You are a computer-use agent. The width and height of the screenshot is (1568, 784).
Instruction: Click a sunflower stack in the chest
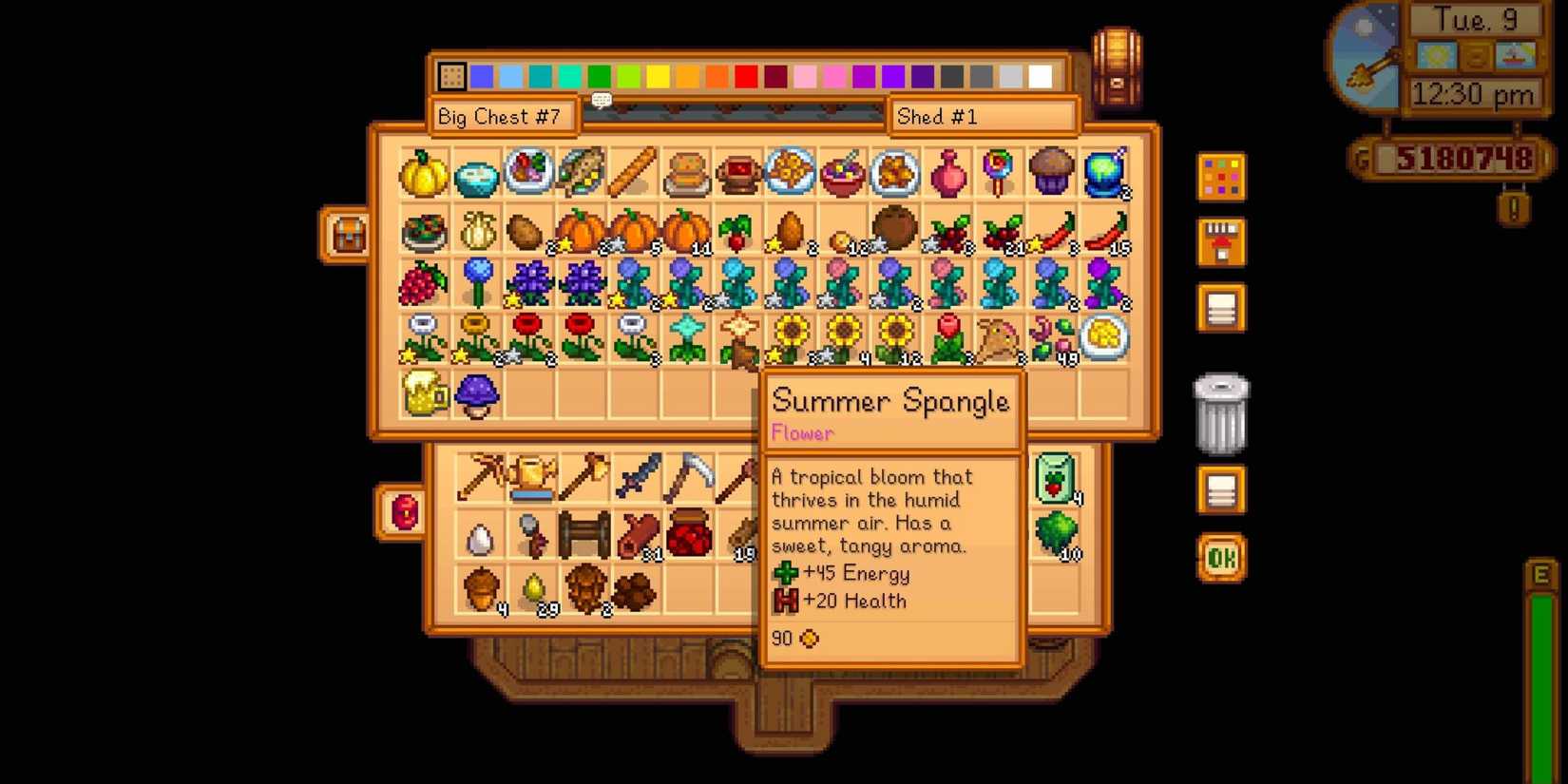pyautogui.click(x=842, y=337)
